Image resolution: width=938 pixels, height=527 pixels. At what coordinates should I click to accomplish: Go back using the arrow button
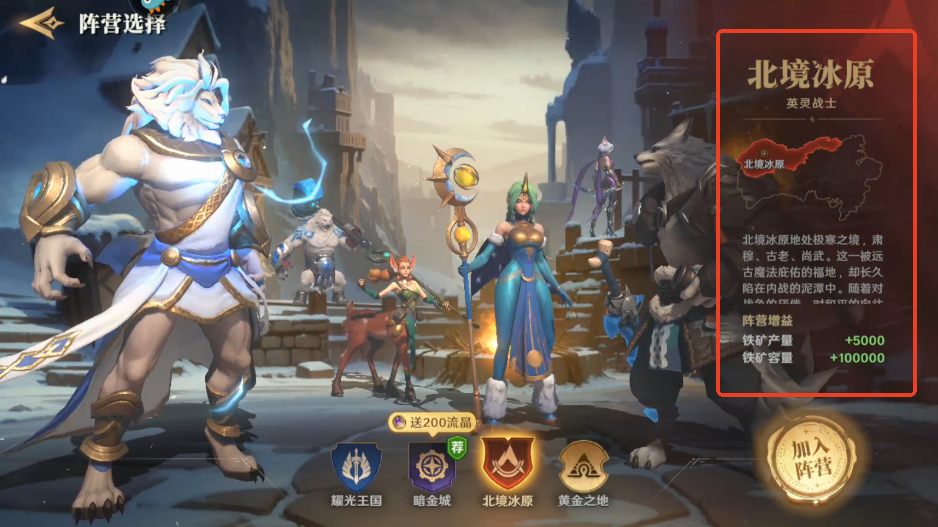tap(40, 22)
